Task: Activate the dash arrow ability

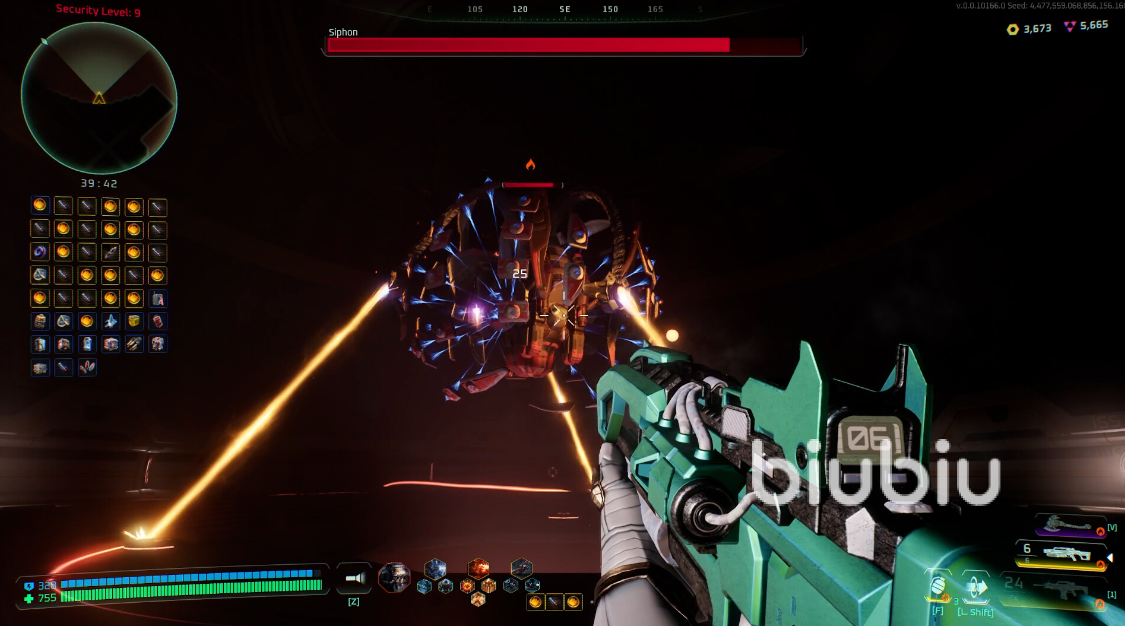Action: [974, 586]
